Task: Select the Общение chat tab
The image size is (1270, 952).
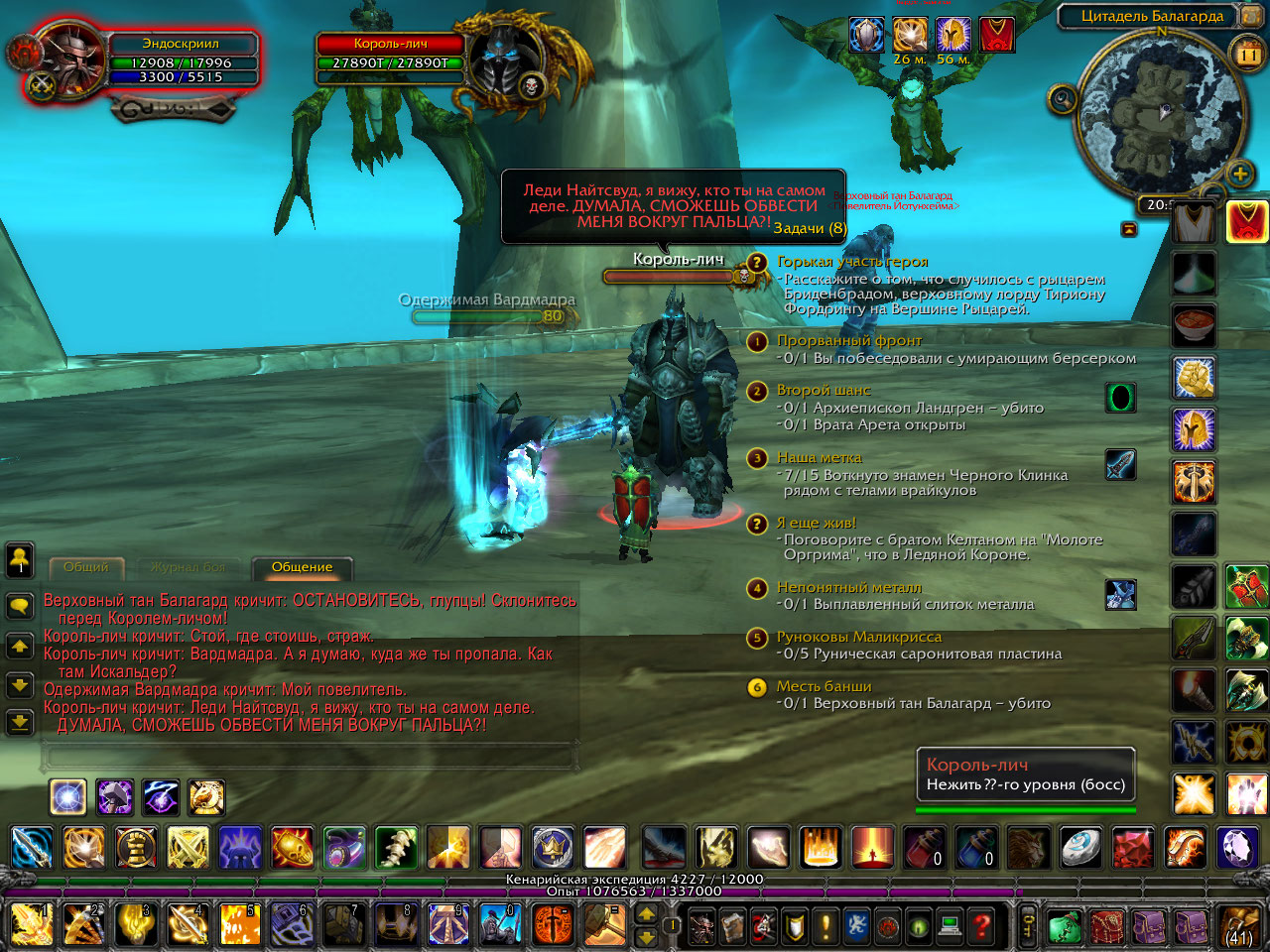Action: (303, 567)
